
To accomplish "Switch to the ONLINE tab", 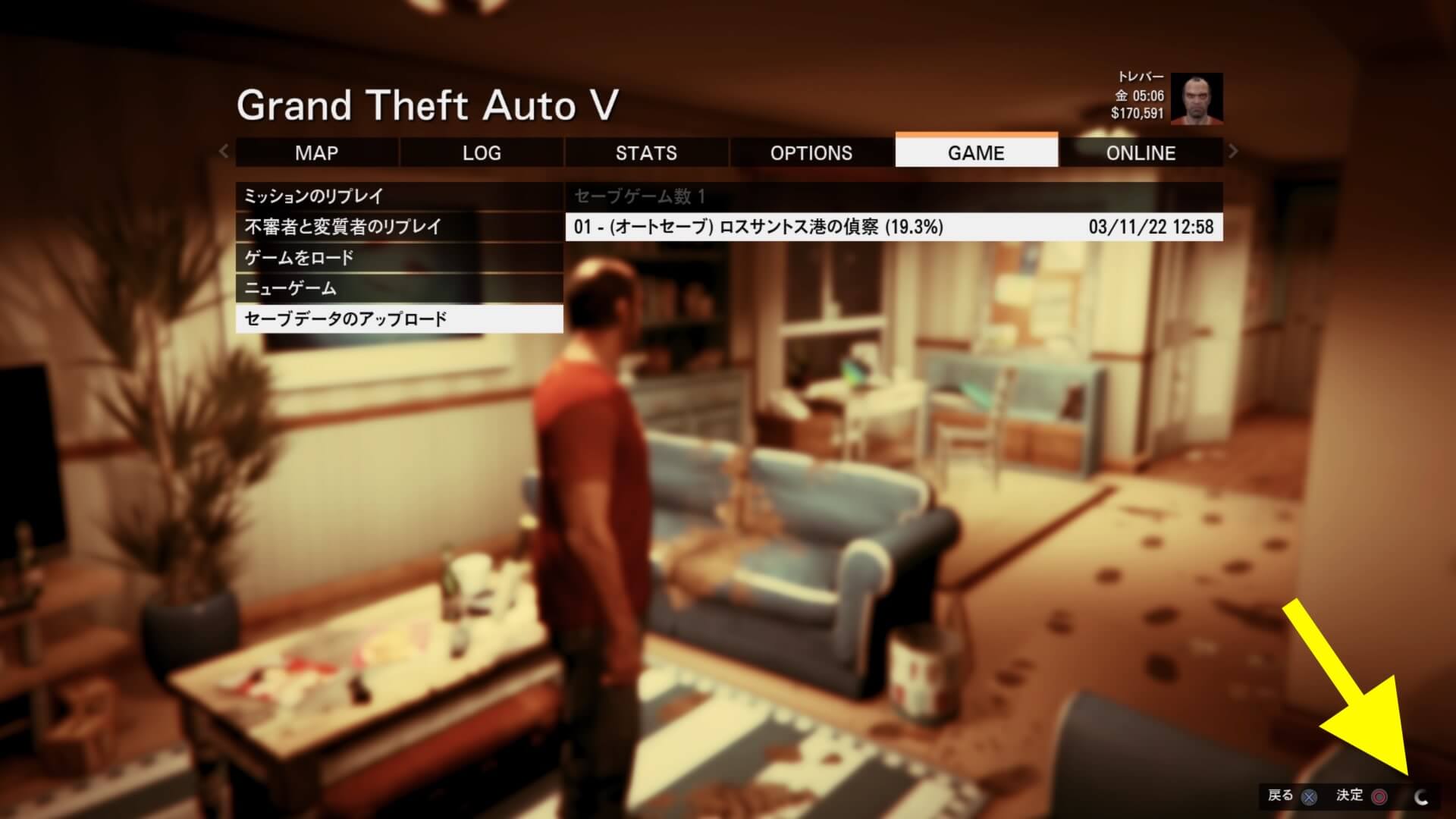I will click(1141, 152).
